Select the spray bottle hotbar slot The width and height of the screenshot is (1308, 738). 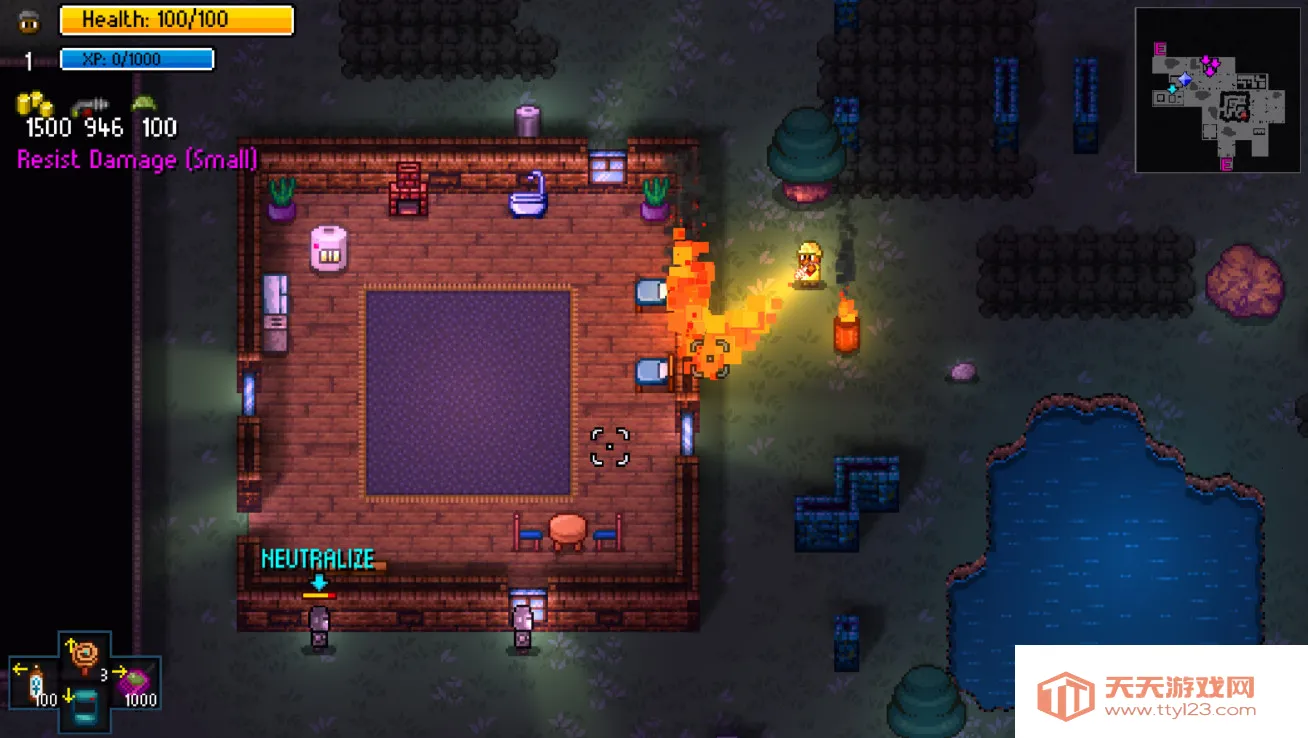36,684
